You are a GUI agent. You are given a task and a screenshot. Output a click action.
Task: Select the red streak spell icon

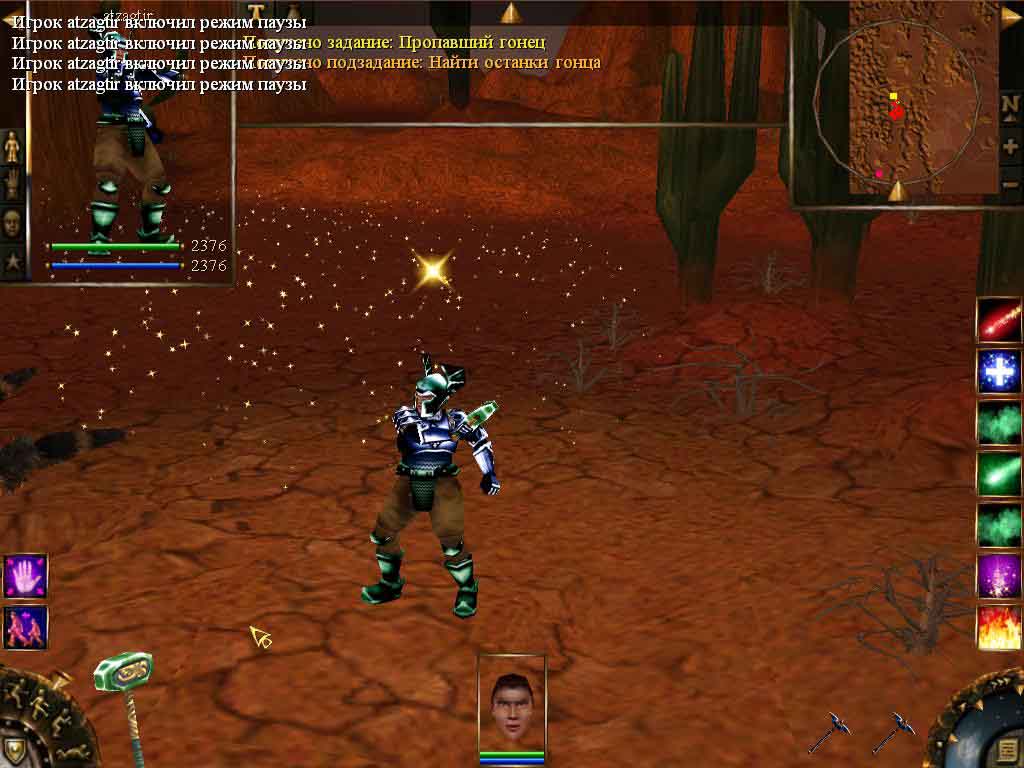click(999, 319)
